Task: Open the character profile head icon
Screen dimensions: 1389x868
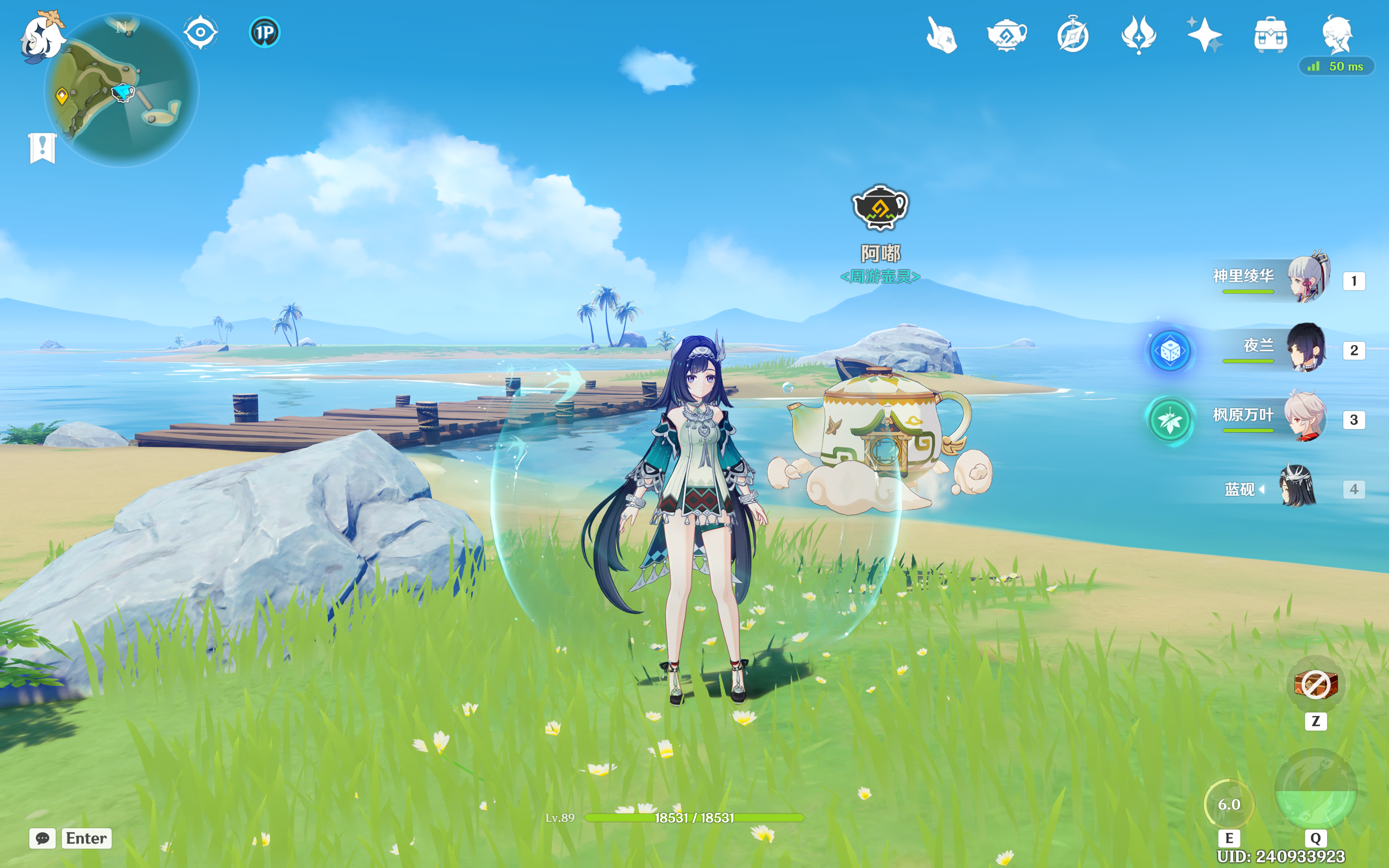Action: (1337, 34)
